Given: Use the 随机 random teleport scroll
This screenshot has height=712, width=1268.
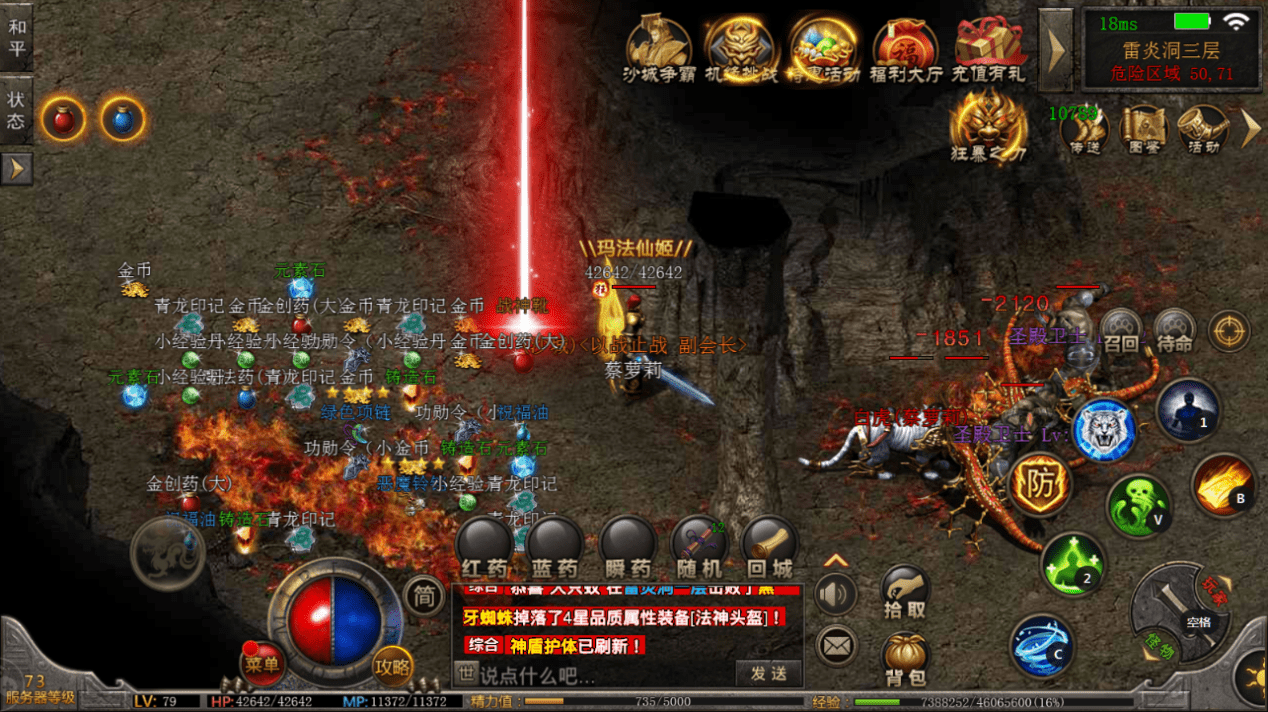Looking at the screenshot, I should pos(699,546).
